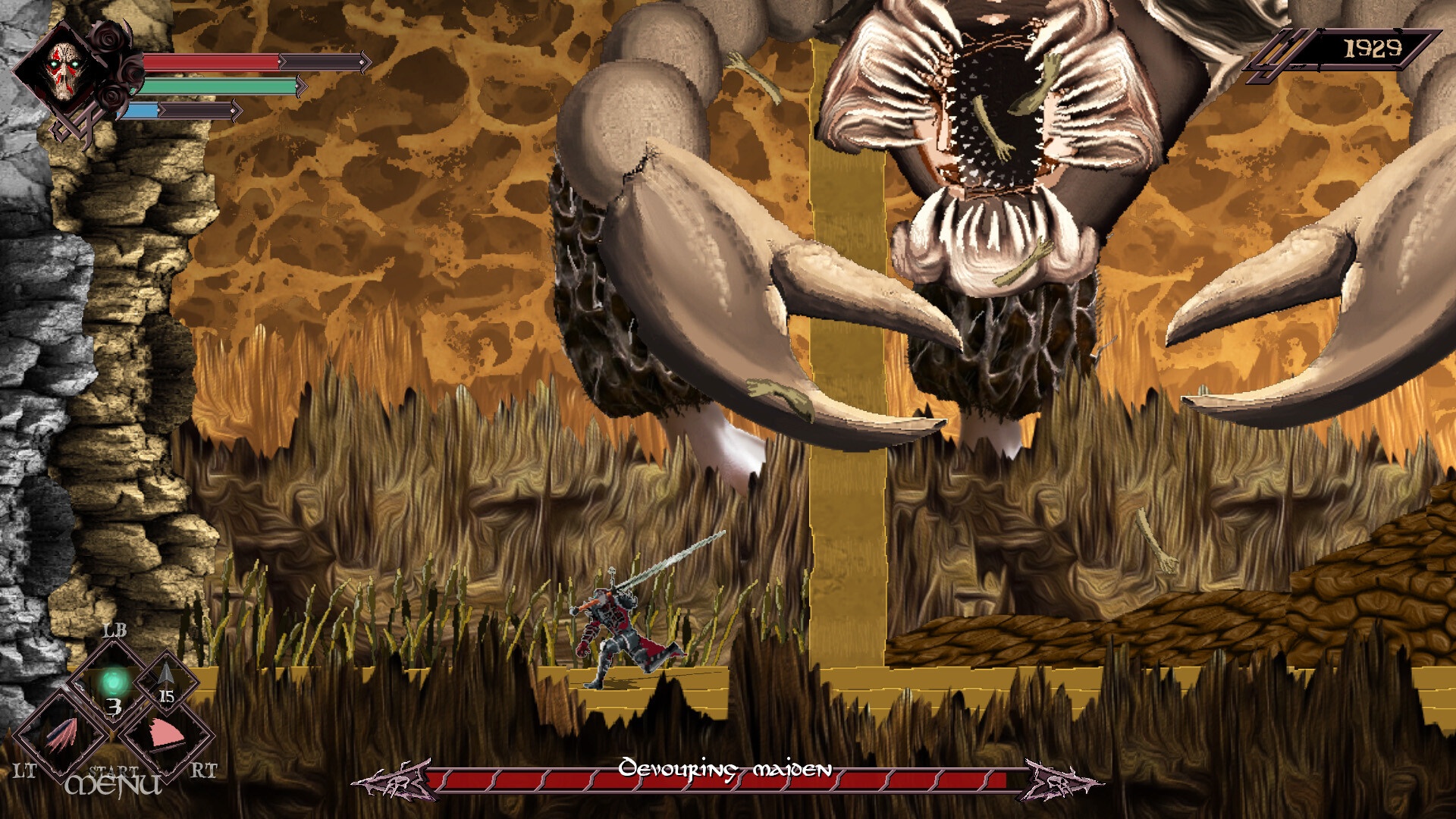Activate the pink feathered wing ability
The image size is (1456, 819).
click(61, 736)
